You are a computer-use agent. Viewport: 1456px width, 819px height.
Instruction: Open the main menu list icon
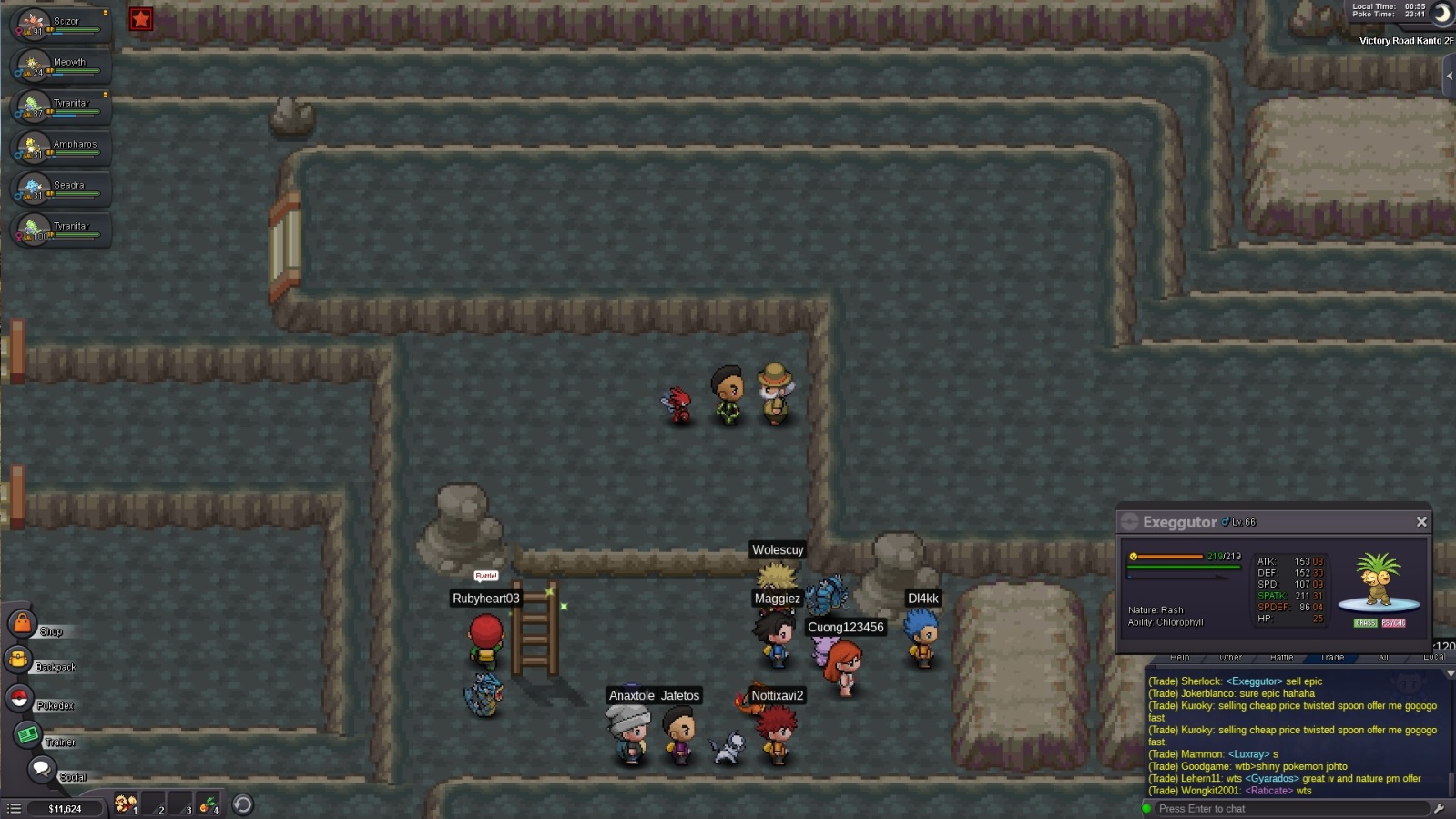tap(14, 808)
